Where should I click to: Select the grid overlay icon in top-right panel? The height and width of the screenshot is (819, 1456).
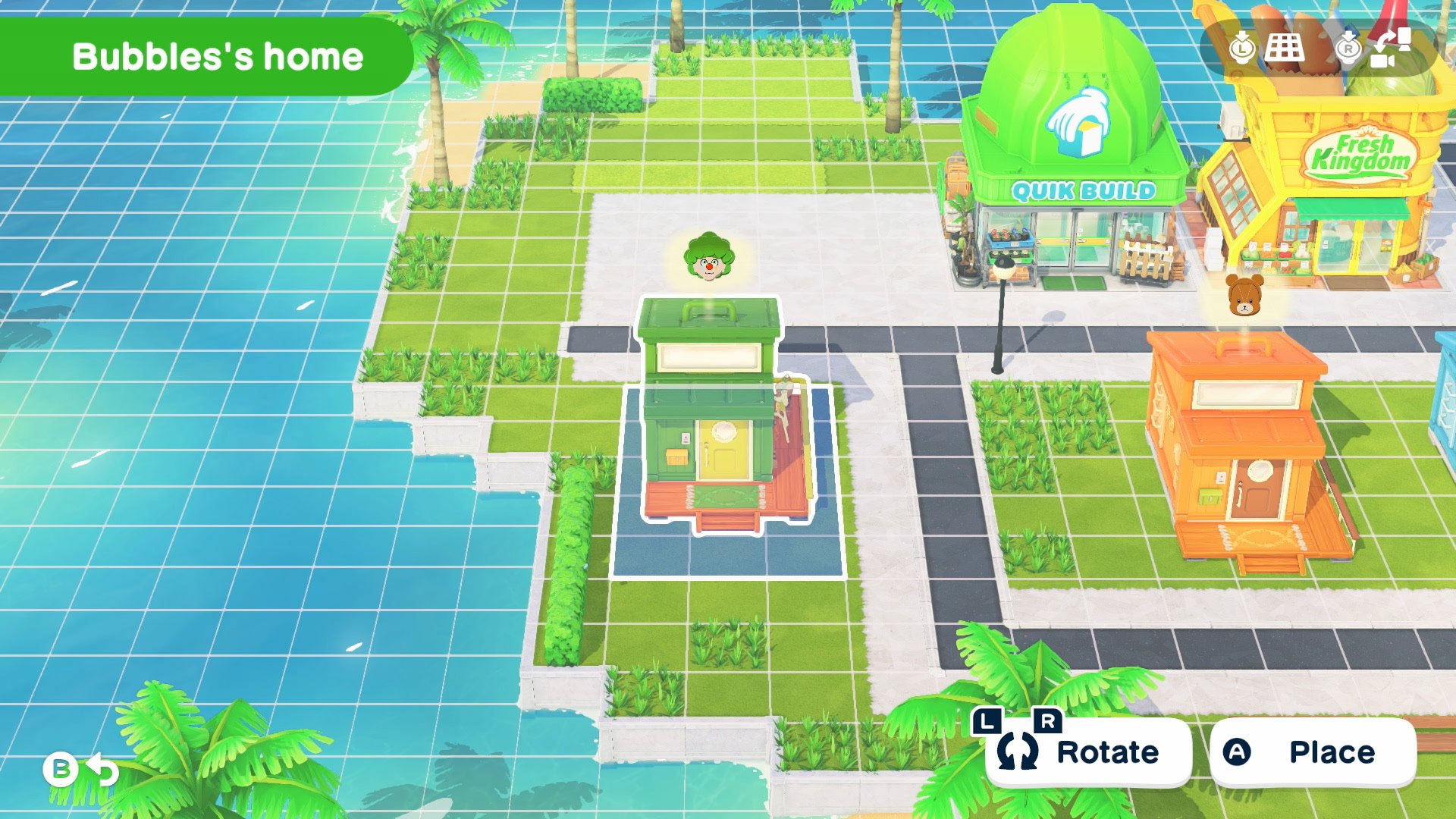(x=1285, y=49)
